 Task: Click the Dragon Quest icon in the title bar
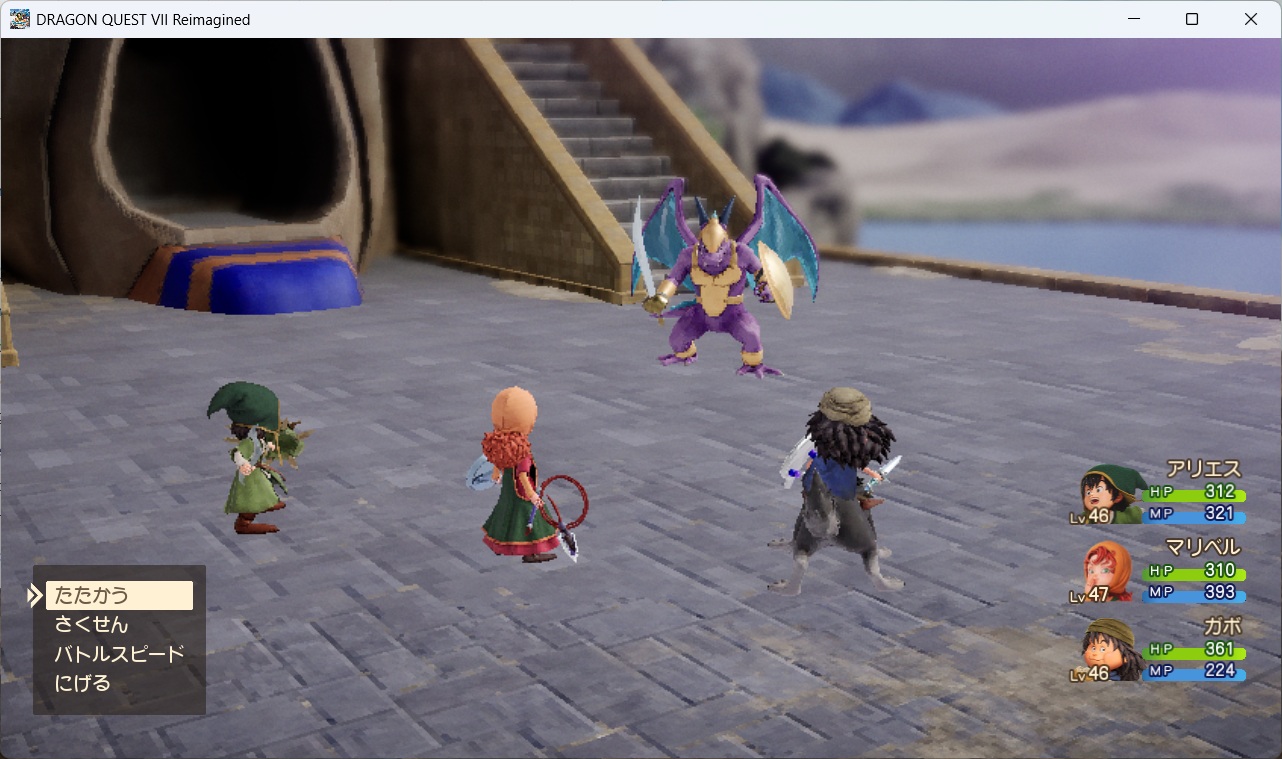18,18
